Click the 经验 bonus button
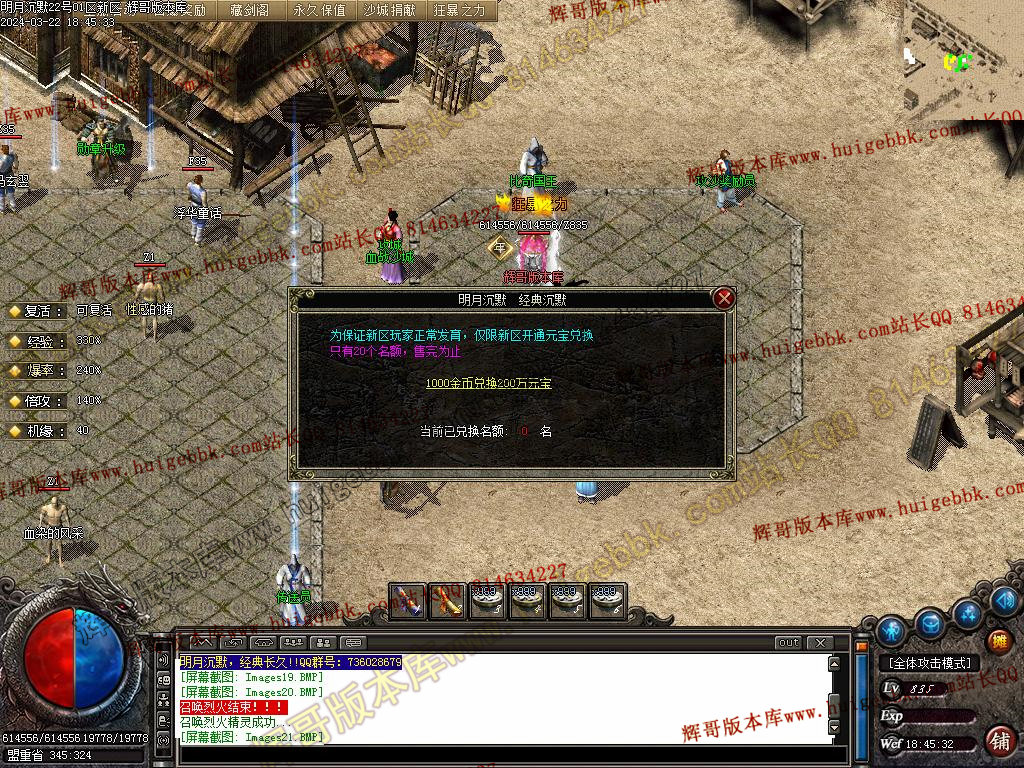 (37, 341)
